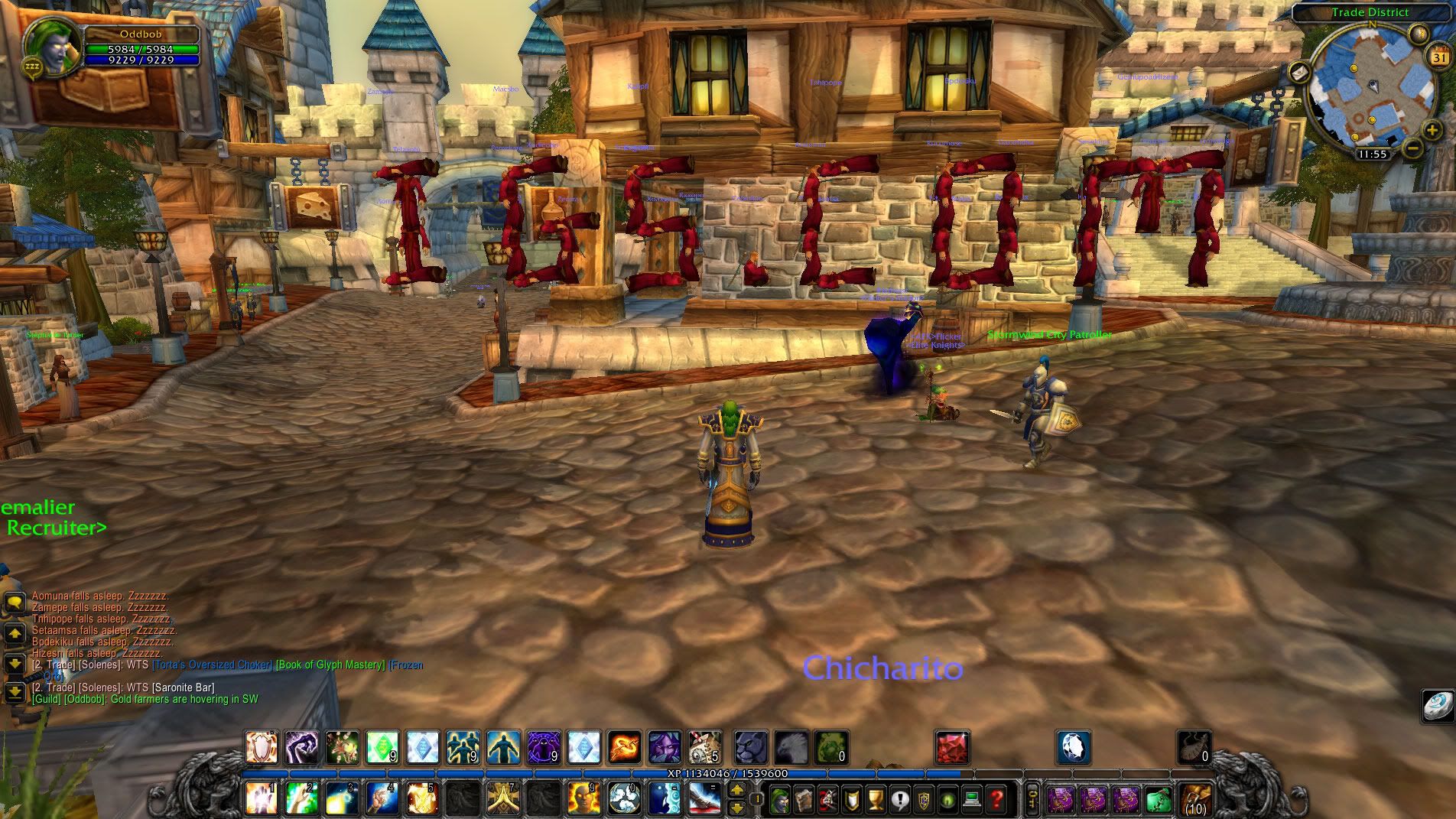Image resolution: width=1456 pixels, height=819 pixels.
Task: Toggle the tracking button on the minimap
Action: pyautogui.click(x=1419, y=33)
